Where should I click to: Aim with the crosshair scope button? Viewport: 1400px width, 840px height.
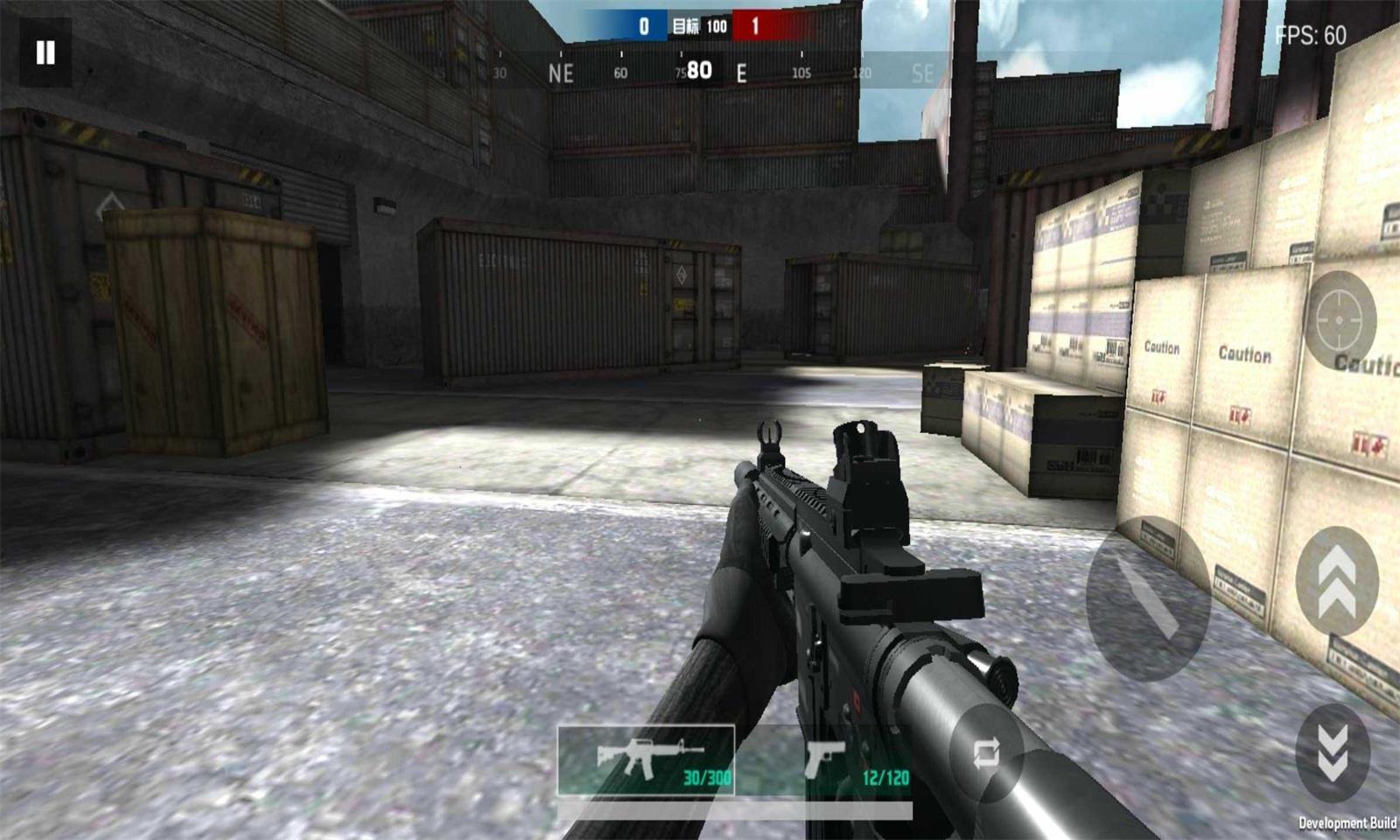(1340, 320)
